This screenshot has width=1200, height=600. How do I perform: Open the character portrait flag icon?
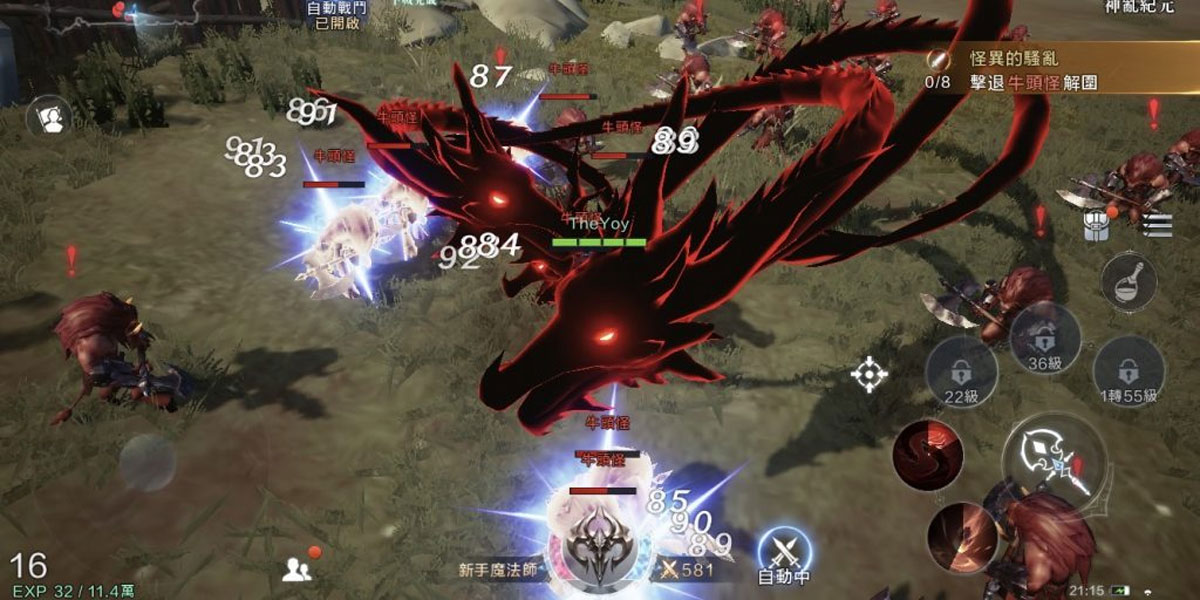(x=49, y=117)
